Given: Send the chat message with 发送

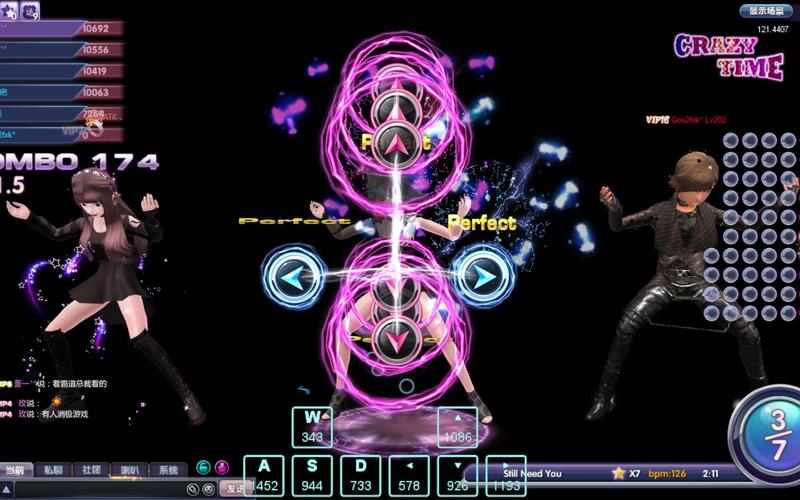Looking at the screenshot, I should (233, 488).
